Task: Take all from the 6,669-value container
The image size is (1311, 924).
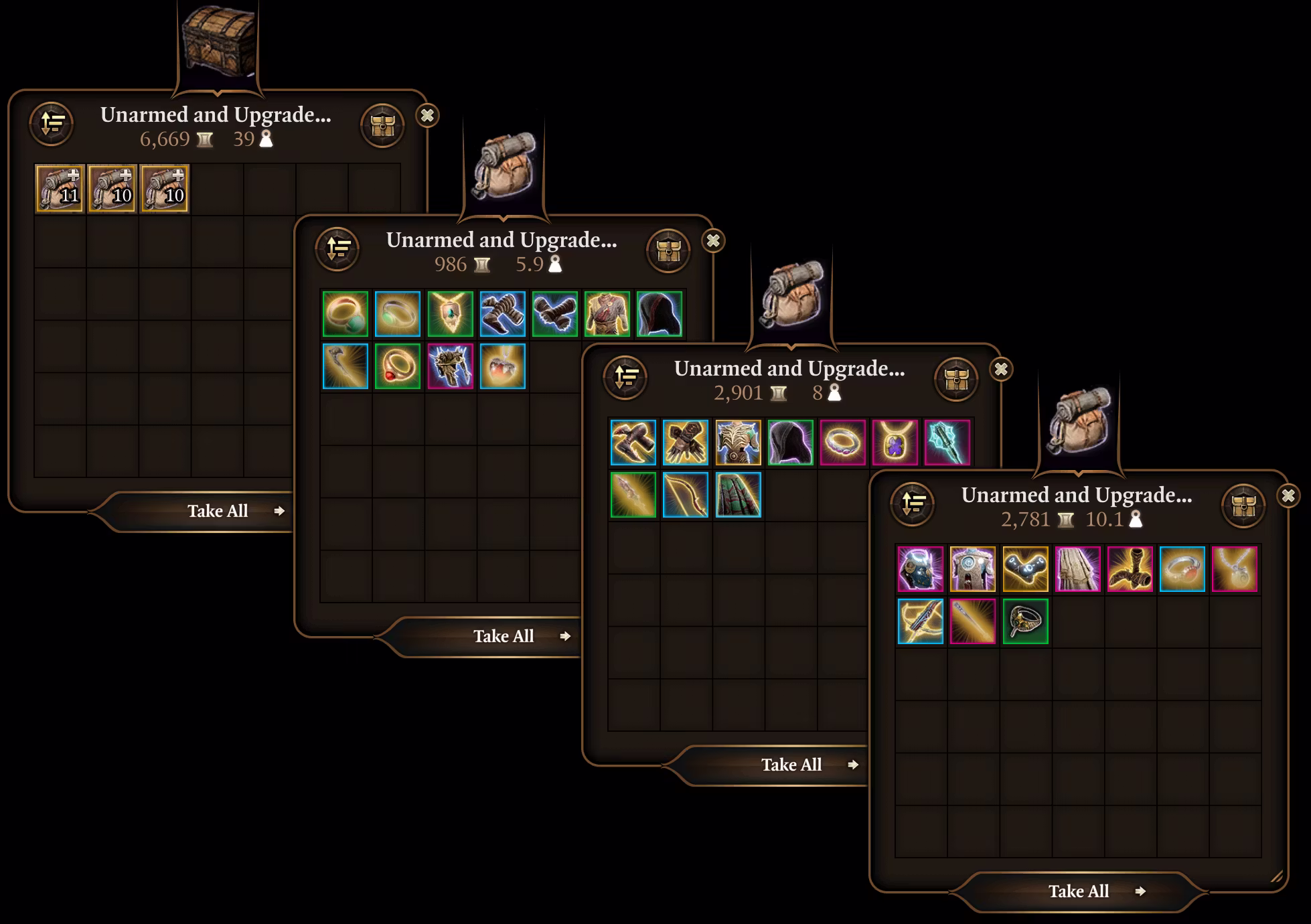Action: (218, 511)
